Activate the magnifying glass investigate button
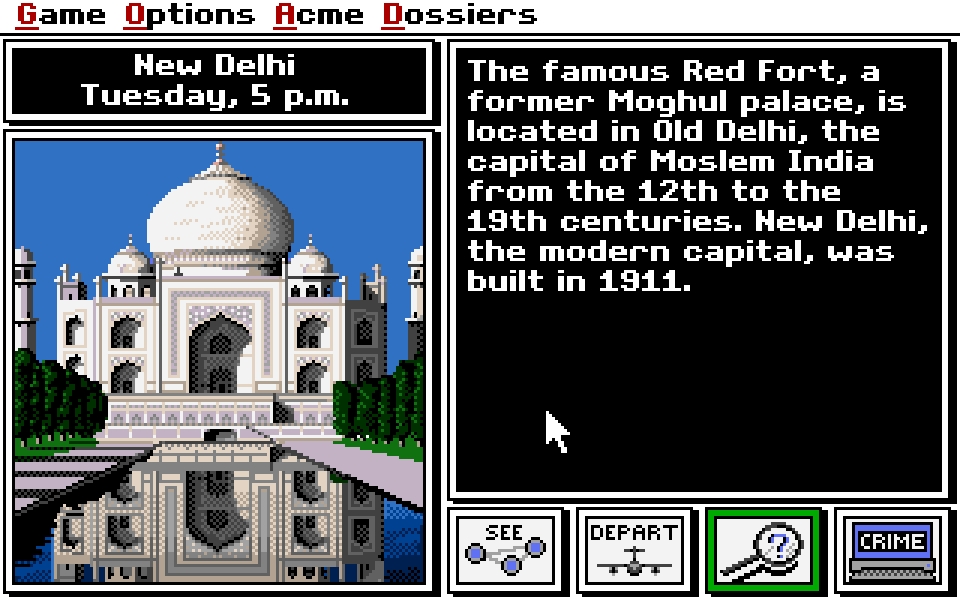Image resolution: width=960 pixels, height=600 pixels. (763, 549)
